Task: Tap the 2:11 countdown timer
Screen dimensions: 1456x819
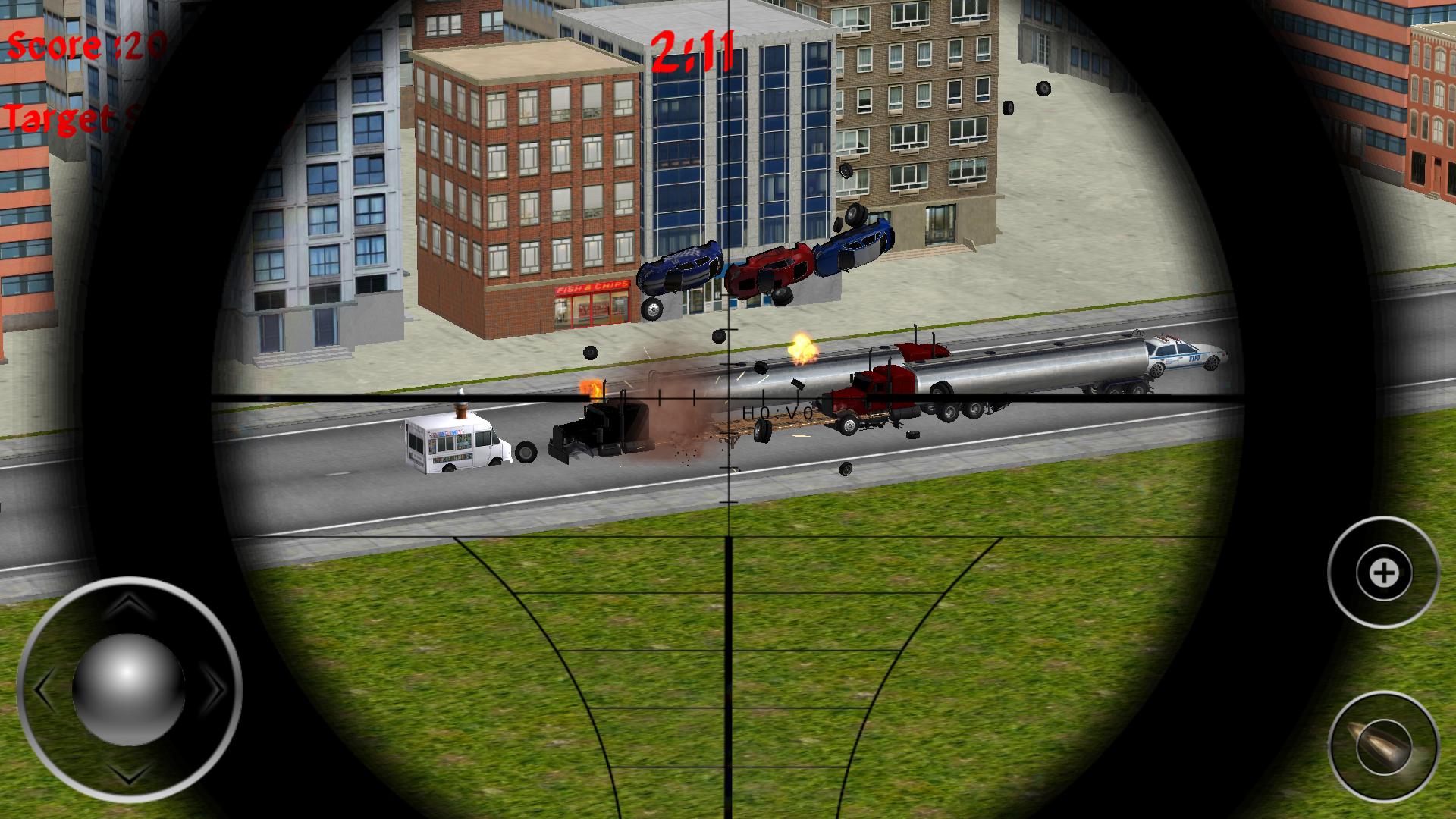Action: pos(692,47)
